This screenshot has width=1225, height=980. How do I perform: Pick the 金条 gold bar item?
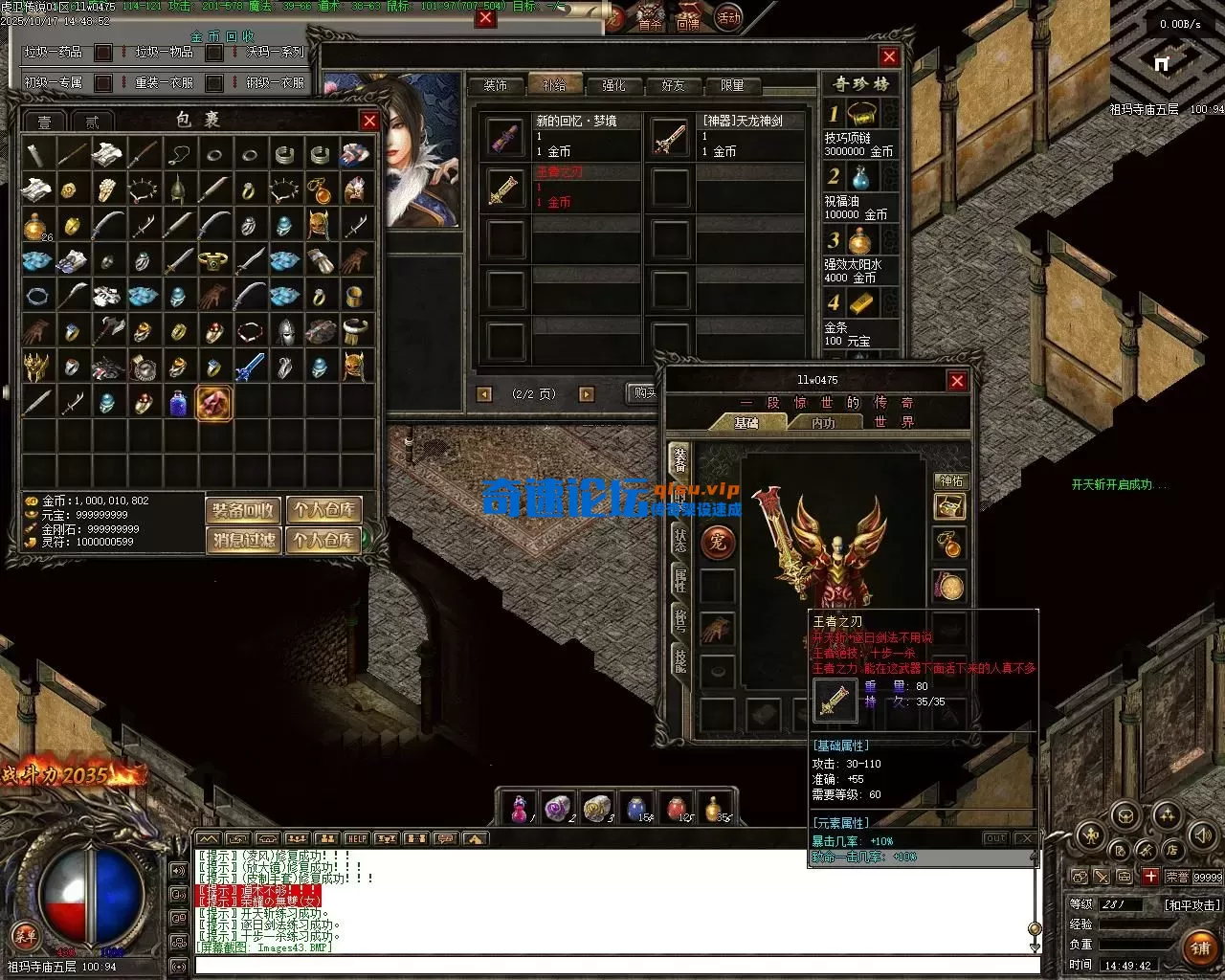pyautogui.click(x=861, y=304)
